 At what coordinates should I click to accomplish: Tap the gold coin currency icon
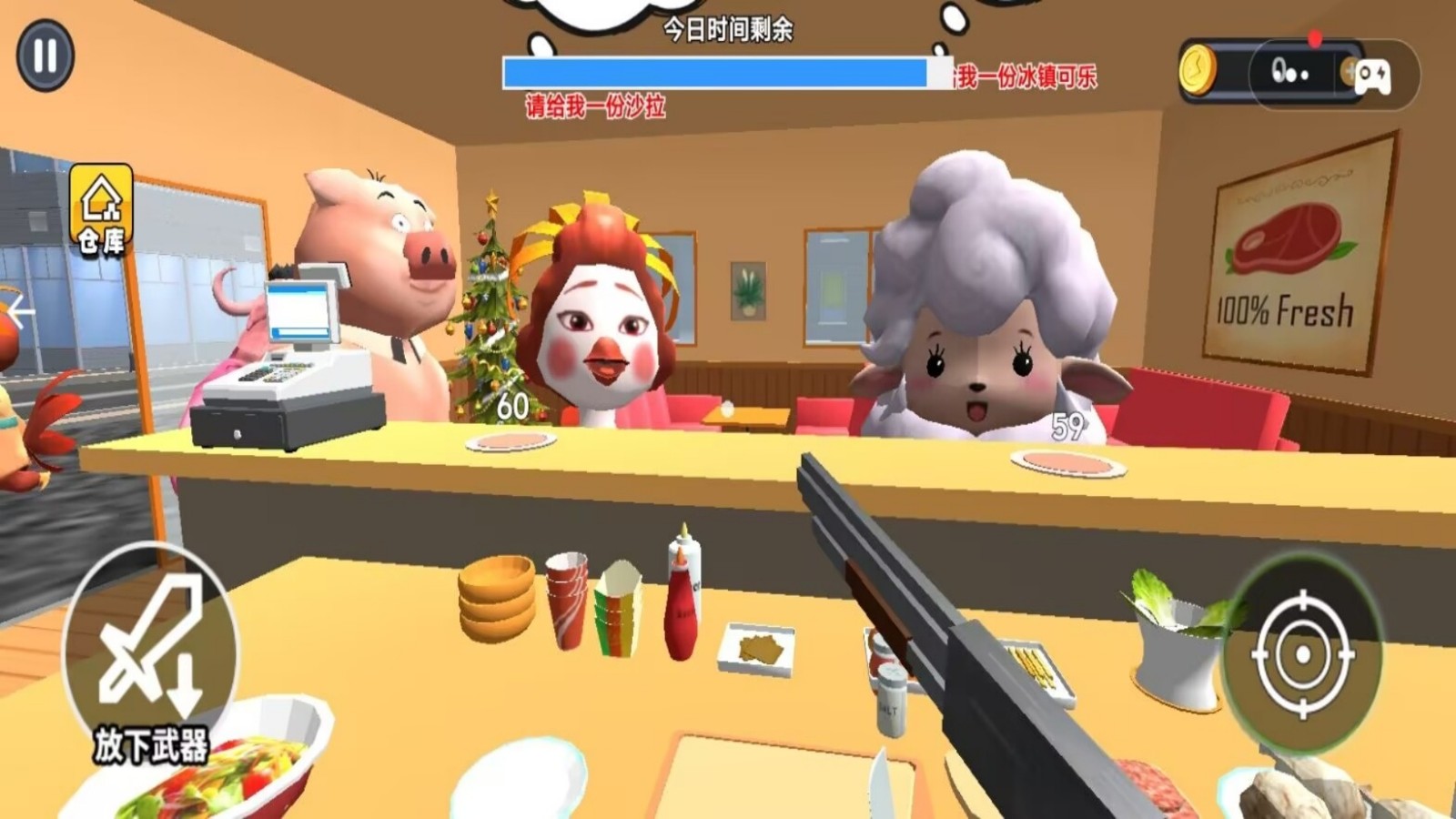click(1198, 68)
